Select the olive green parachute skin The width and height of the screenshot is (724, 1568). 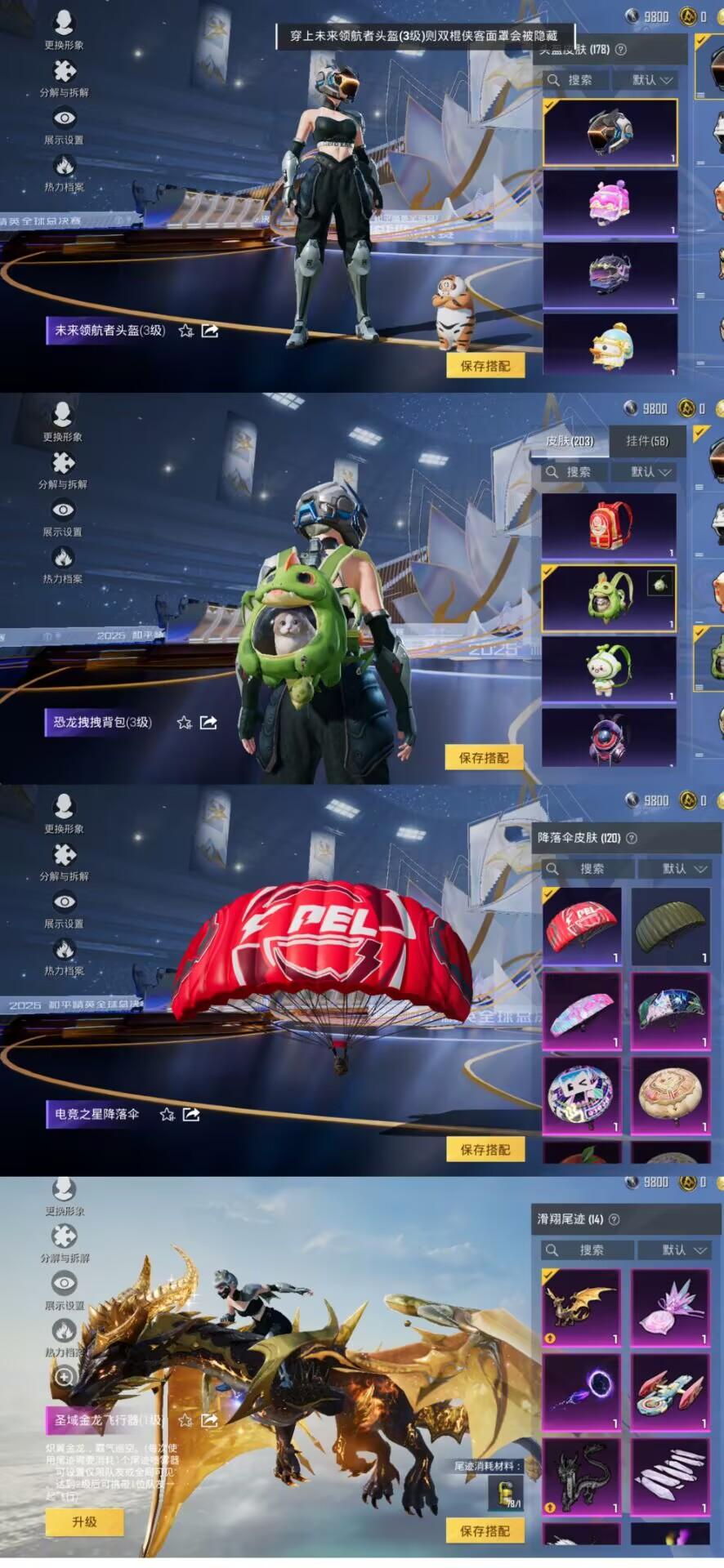[670, 926]
